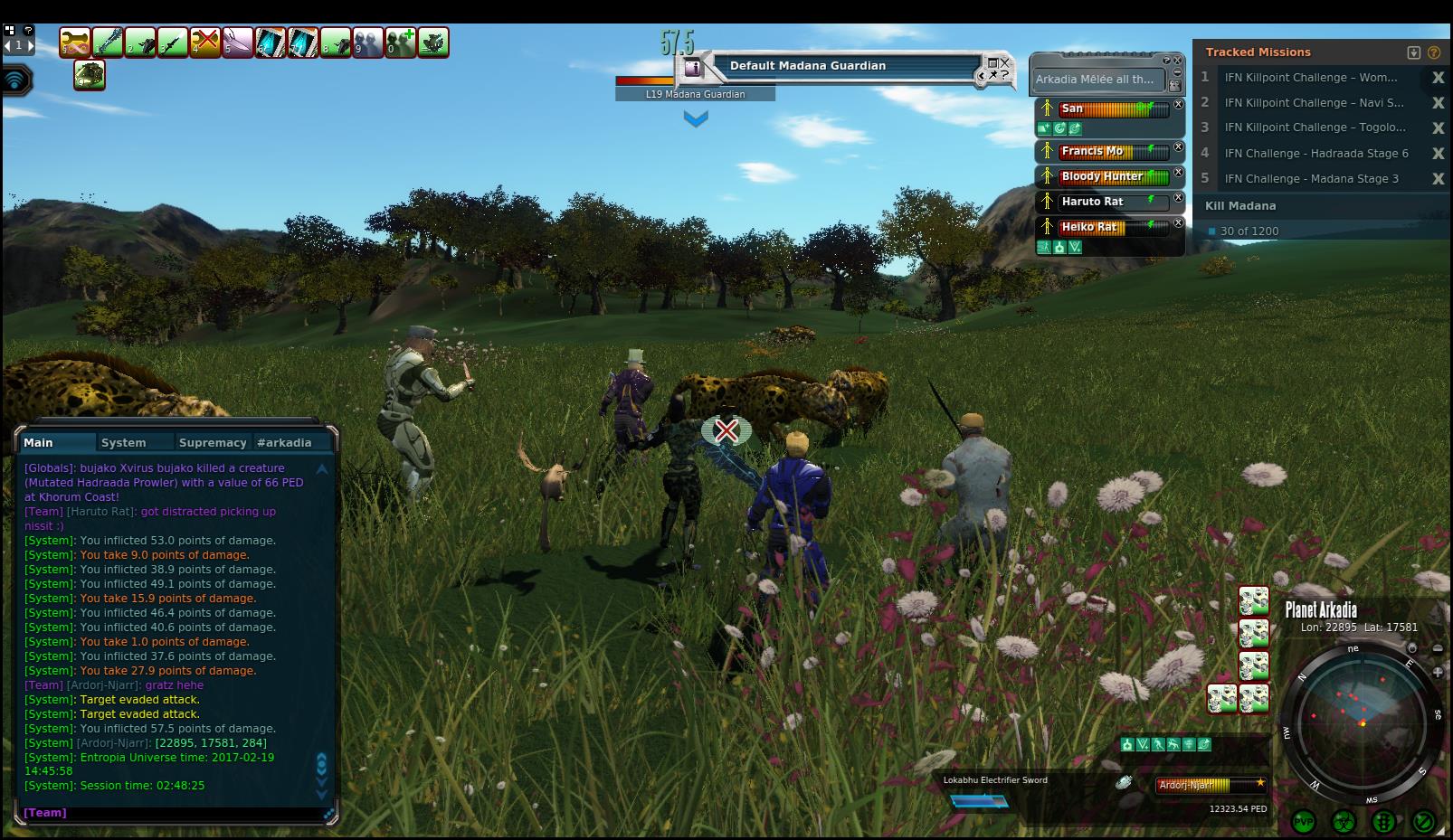Open the wifi signal icon panel

(15, 80)
